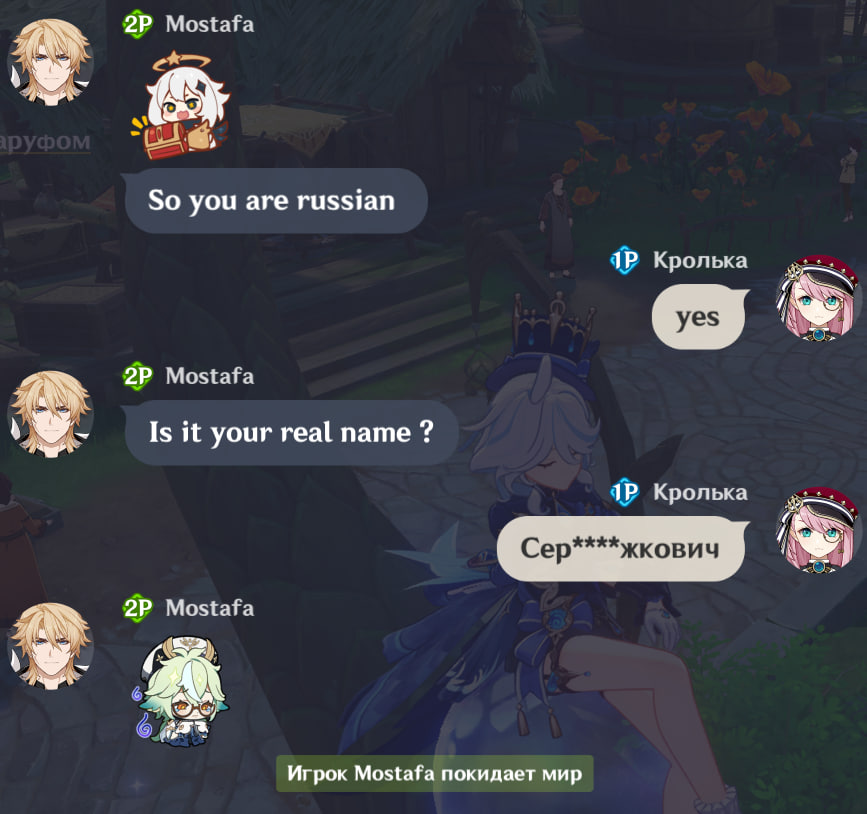
Task: Open the Paimon treasure chest sticker
Action: point(180,107)
